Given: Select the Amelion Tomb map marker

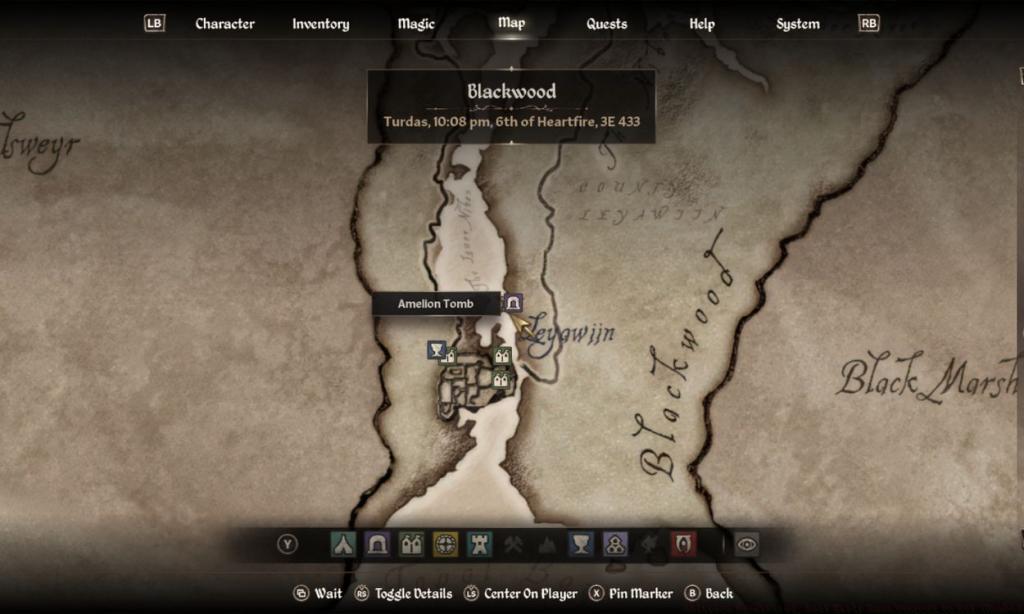Looking at the screenshot, I should [x=513, y=302].
